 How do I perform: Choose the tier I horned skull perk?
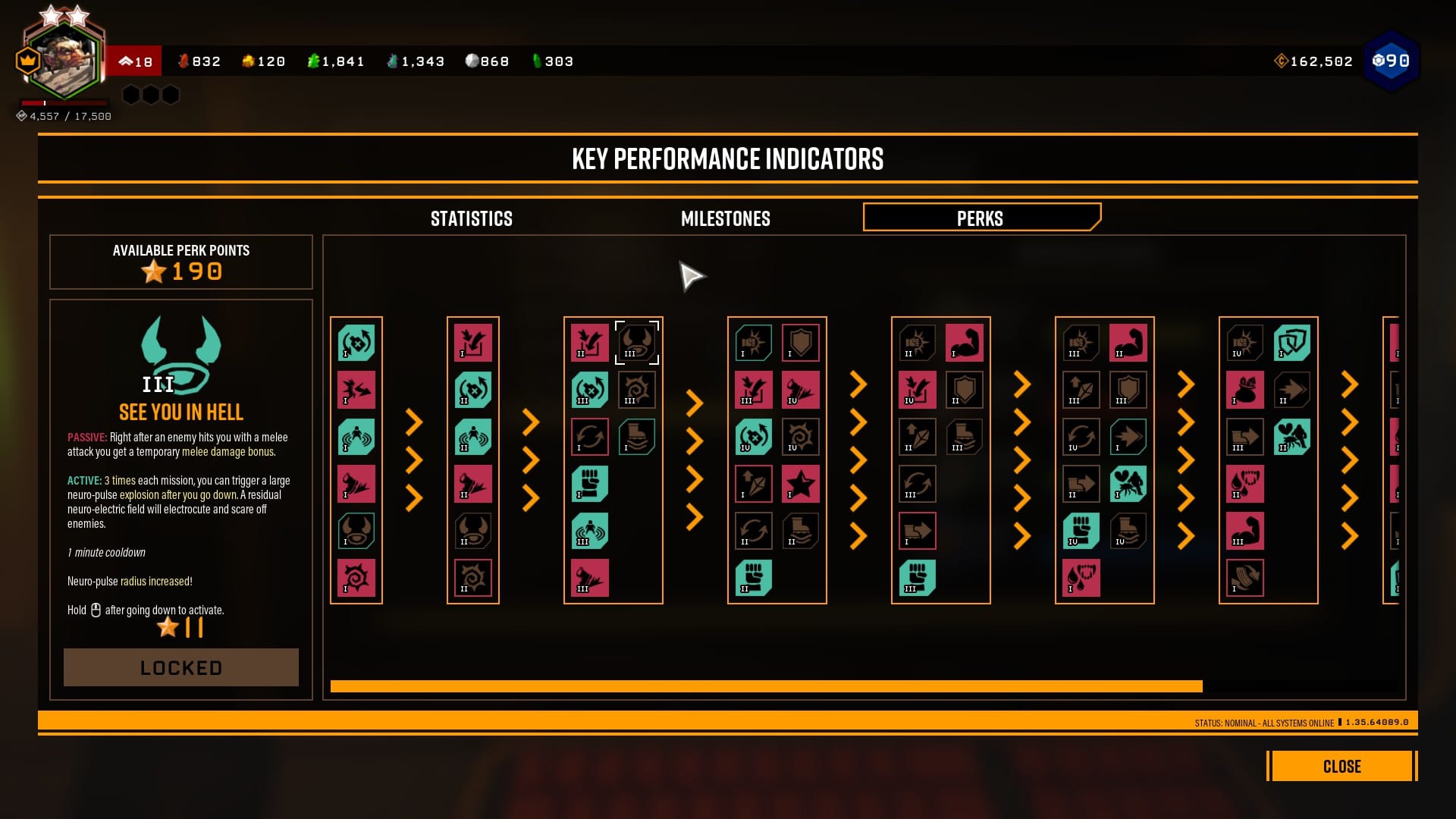tap(356, 531)
